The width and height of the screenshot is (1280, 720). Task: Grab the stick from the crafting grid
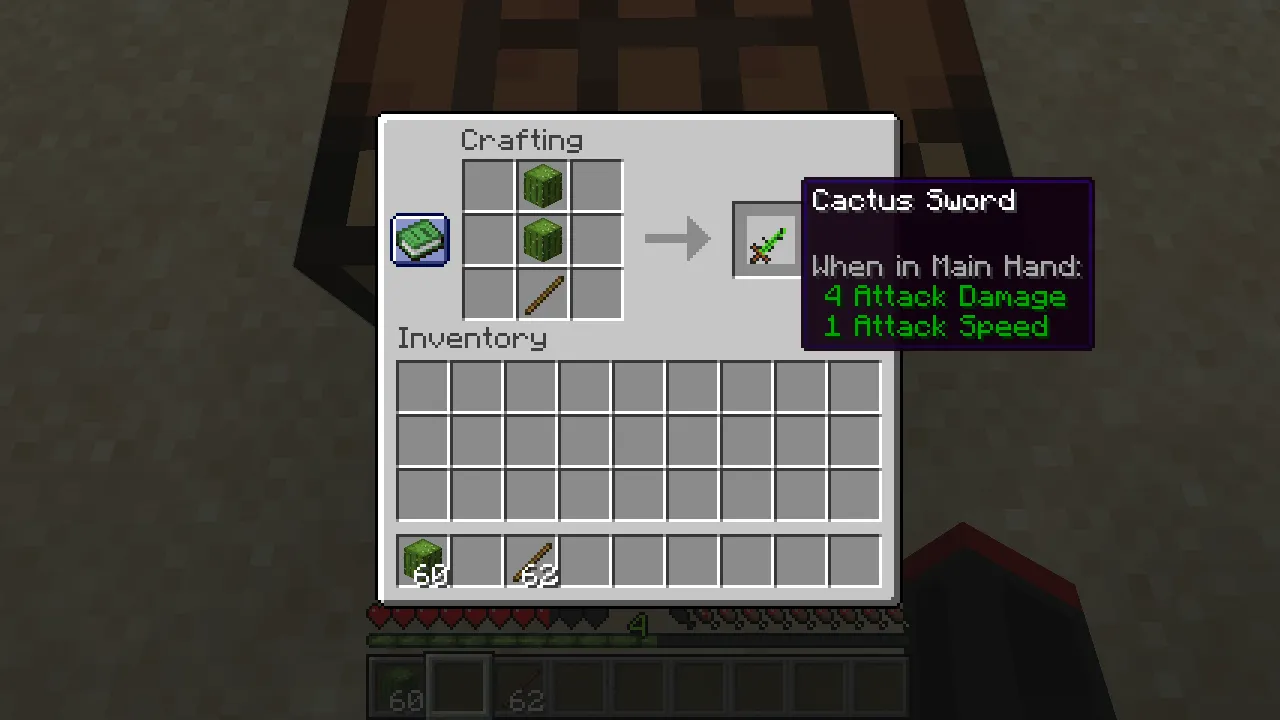coord(542,293)
